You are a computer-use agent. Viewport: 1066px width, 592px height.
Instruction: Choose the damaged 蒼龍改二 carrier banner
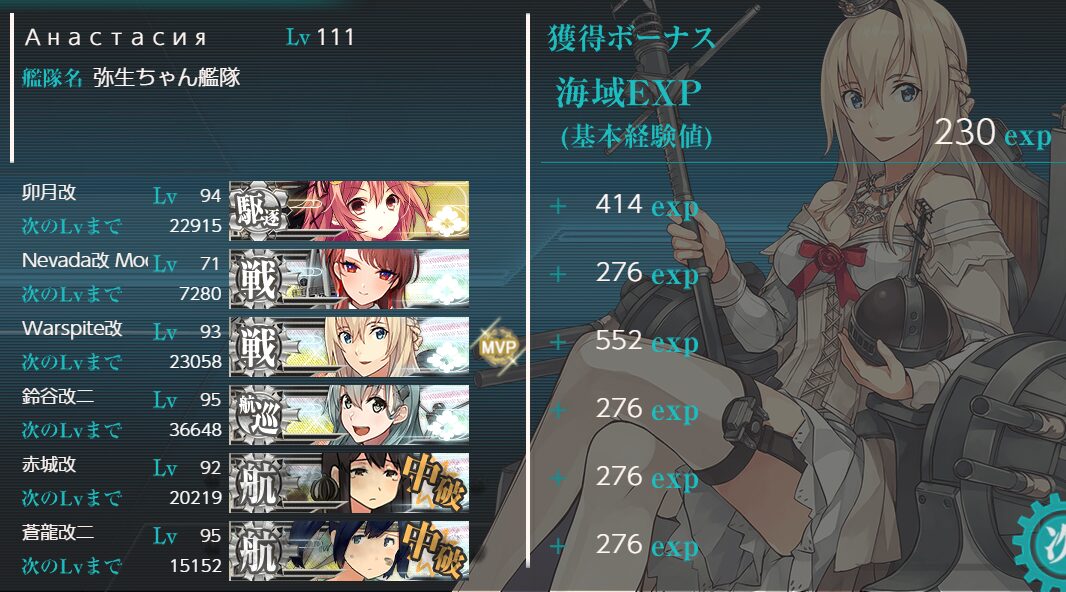coord(349,549)
